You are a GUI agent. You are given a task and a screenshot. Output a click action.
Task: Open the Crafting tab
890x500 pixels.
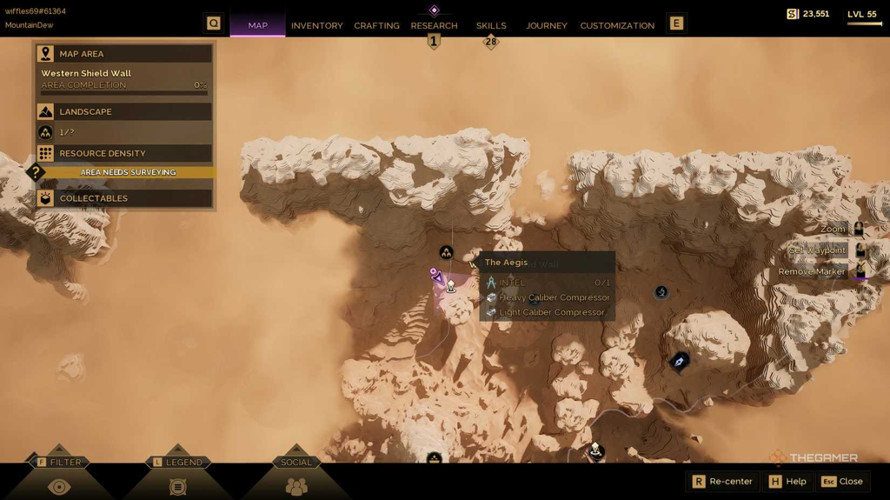click(x=376, y=25)
